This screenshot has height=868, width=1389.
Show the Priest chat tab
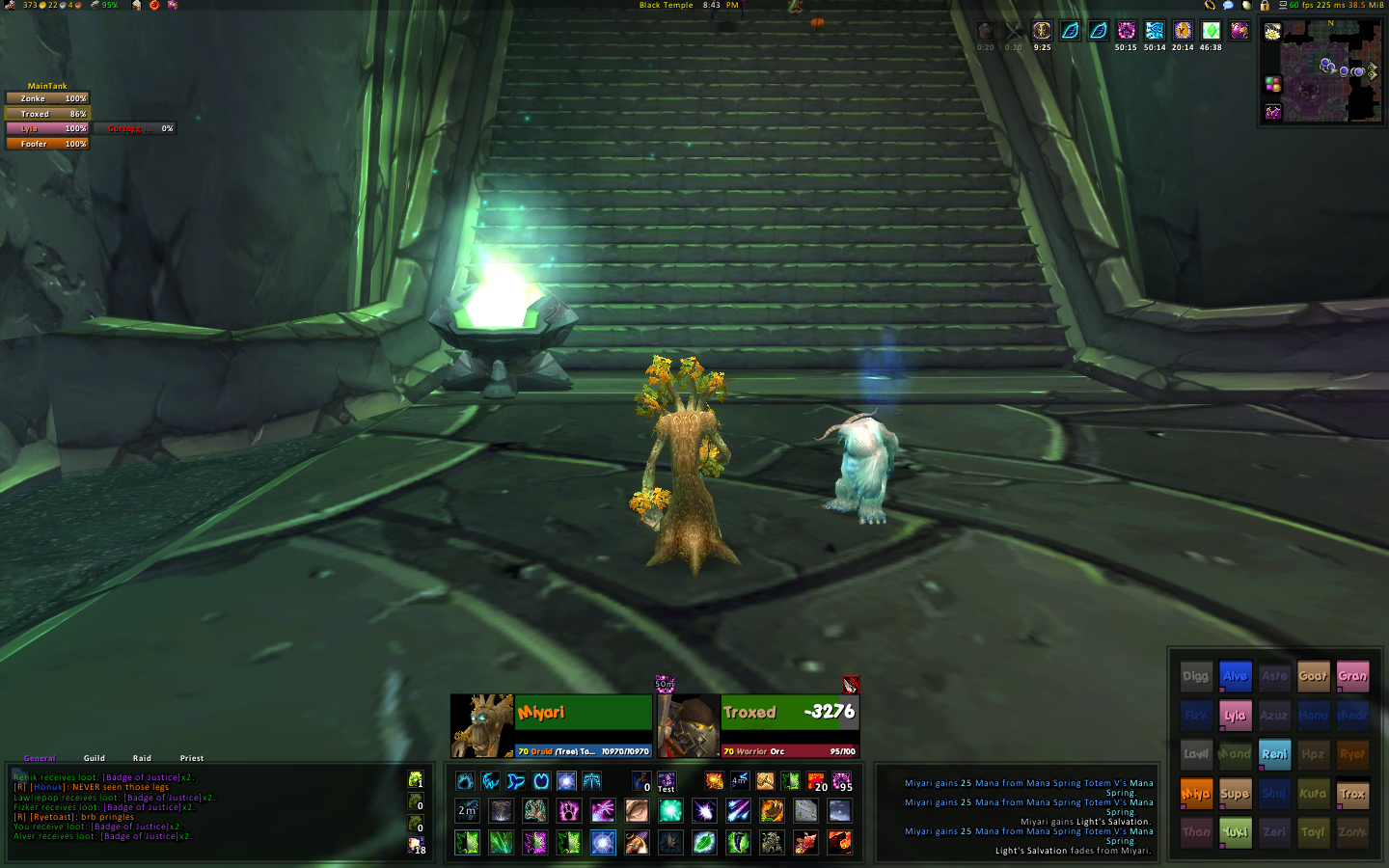tap(192, 758)
